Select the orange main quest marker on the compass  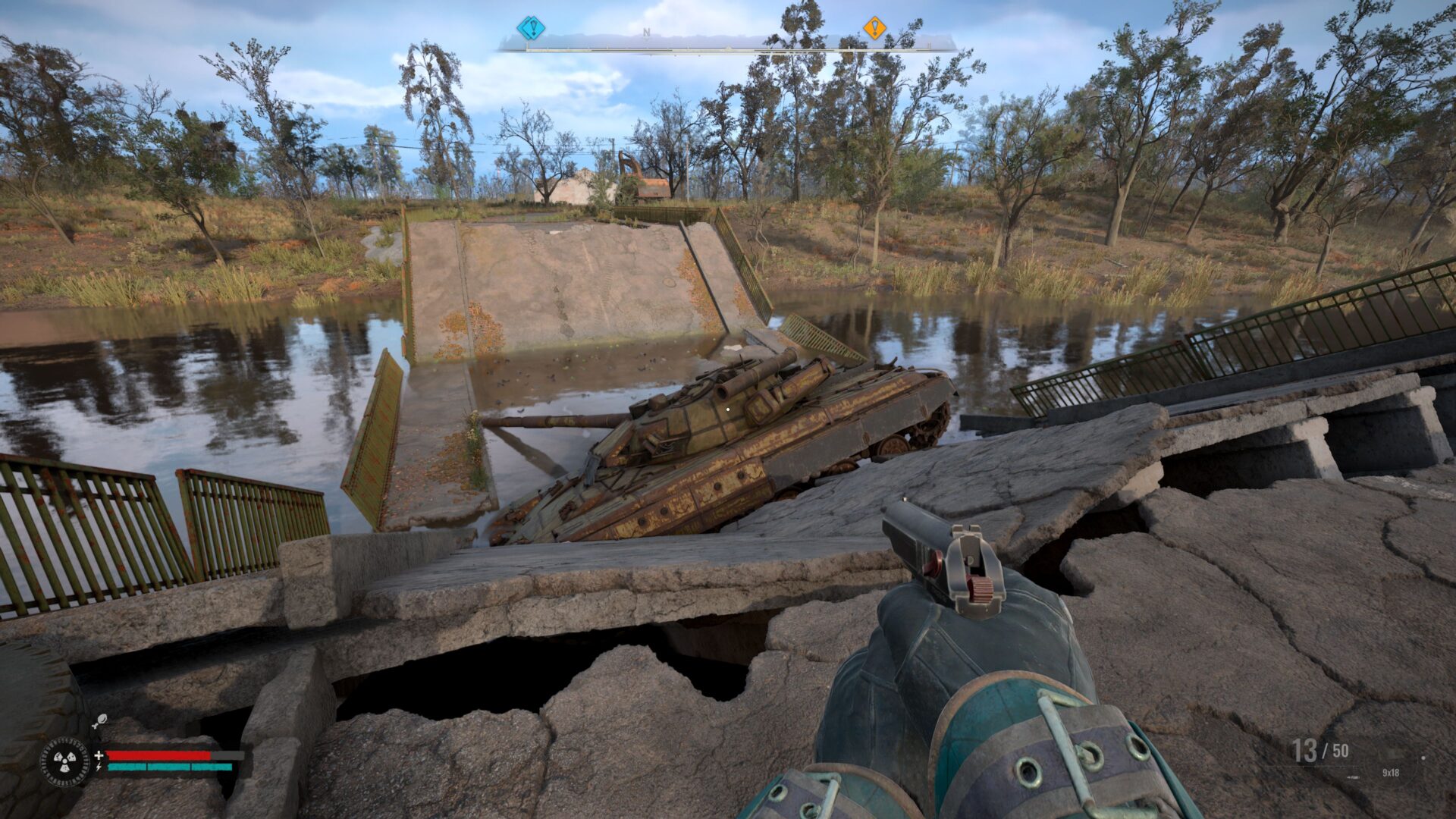(x=877, y=26)
